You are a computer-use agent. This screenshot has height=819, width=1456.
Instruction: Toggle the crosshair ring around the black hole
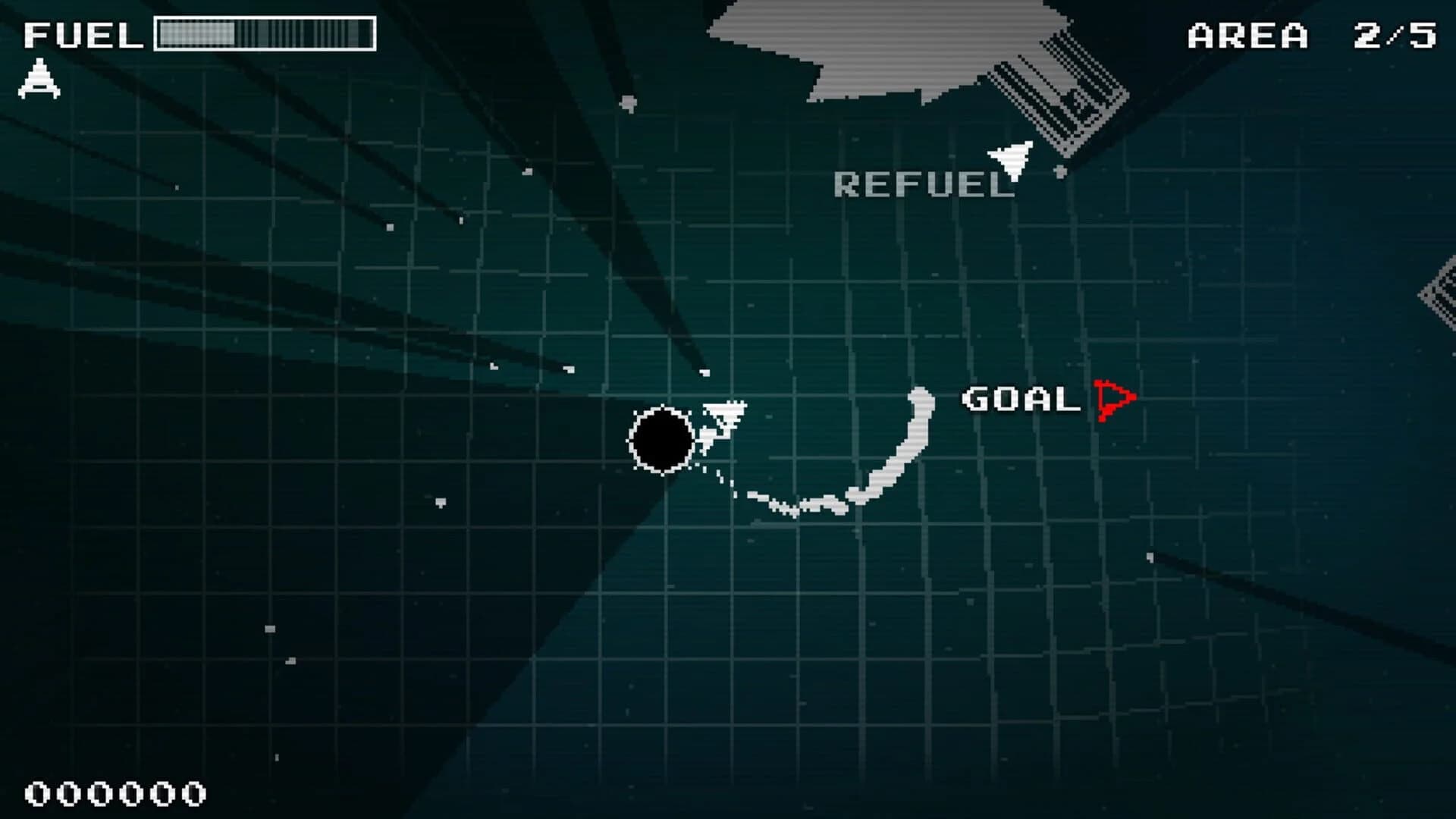[x=664, y=440]
